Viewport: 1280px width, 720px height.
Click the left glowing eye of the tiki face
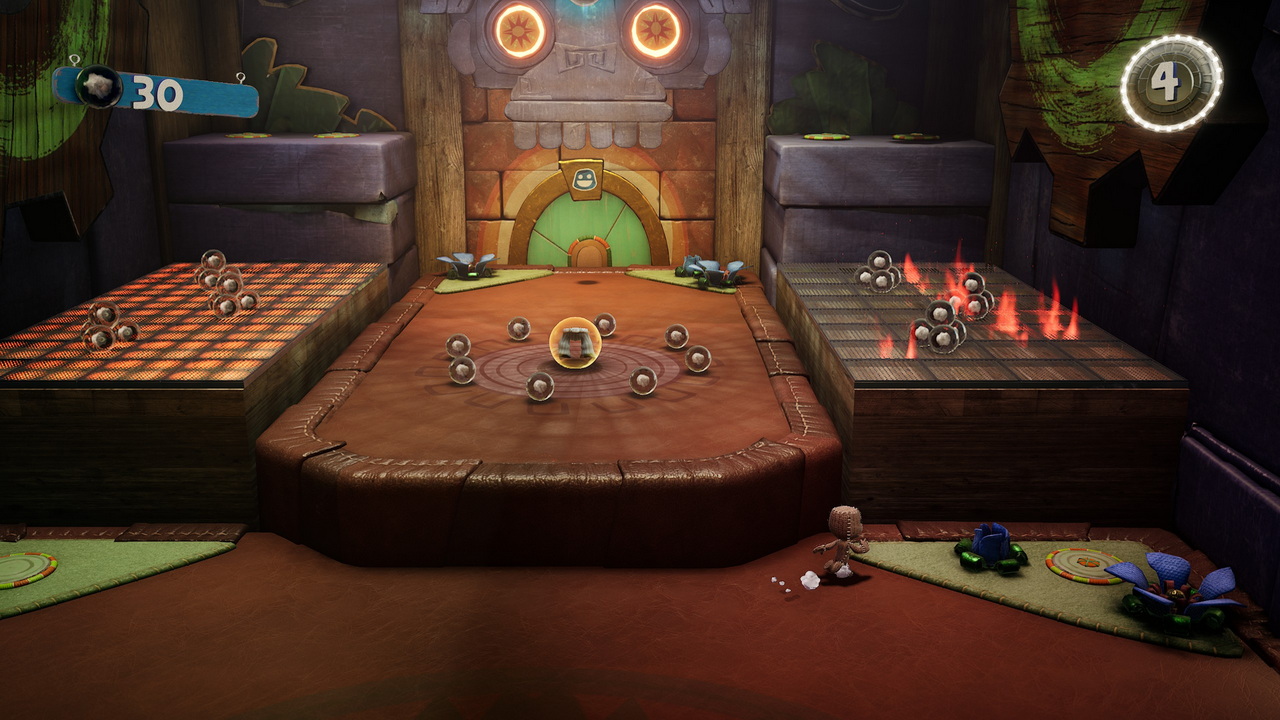point(517,28)
